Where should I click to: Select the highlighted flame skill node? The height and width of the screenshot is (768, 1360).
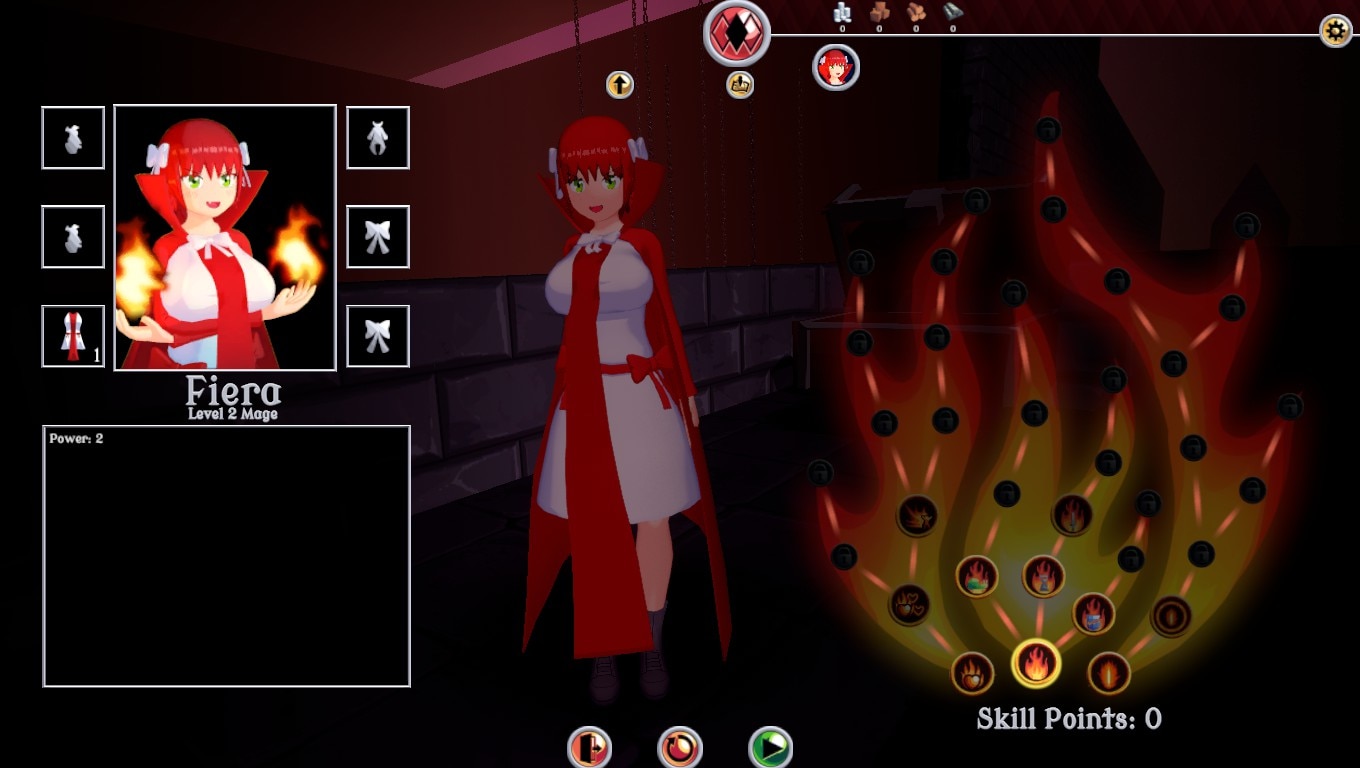point(1036,663)
